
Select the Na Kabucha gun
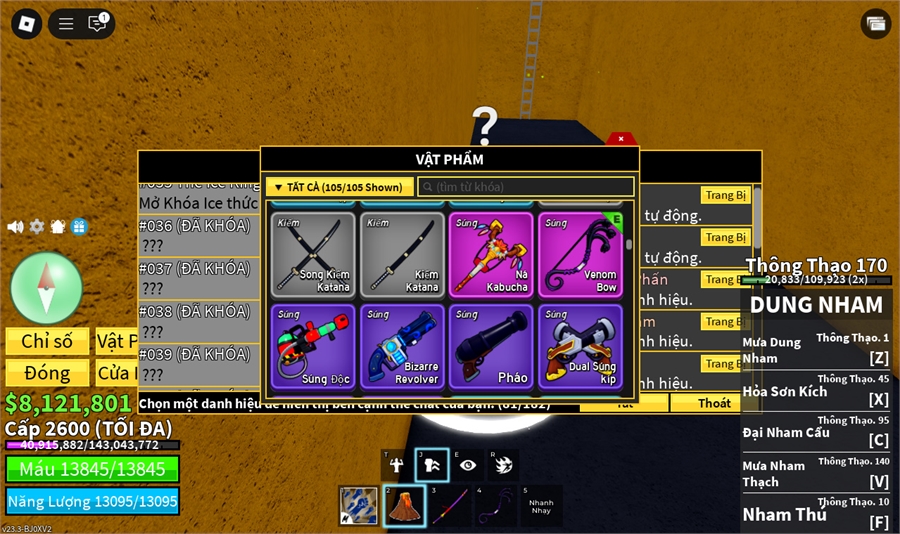(491, 254)
